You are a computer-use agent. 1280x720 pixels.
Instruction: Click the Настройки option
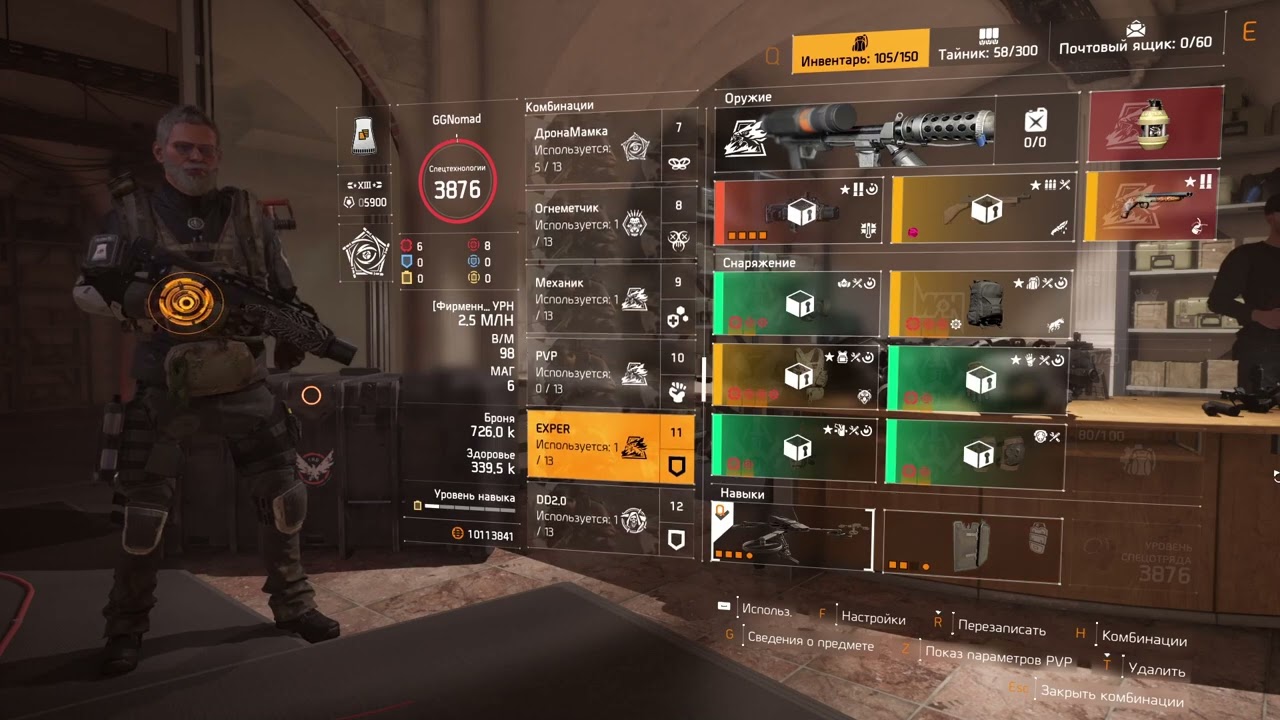tap(873, 618)
